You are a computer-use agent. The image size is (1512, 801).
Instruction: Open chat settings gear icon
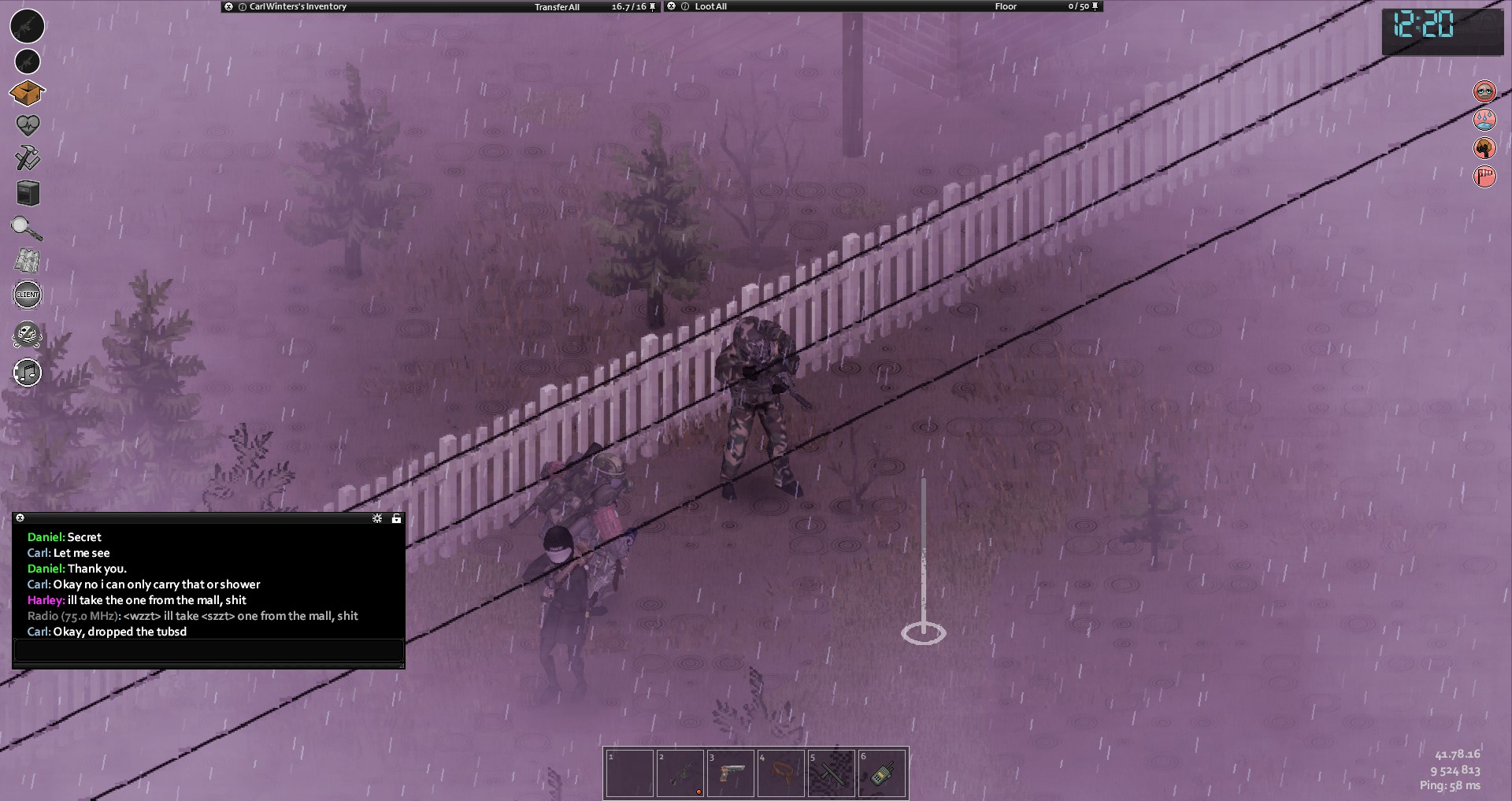(377, 518)
